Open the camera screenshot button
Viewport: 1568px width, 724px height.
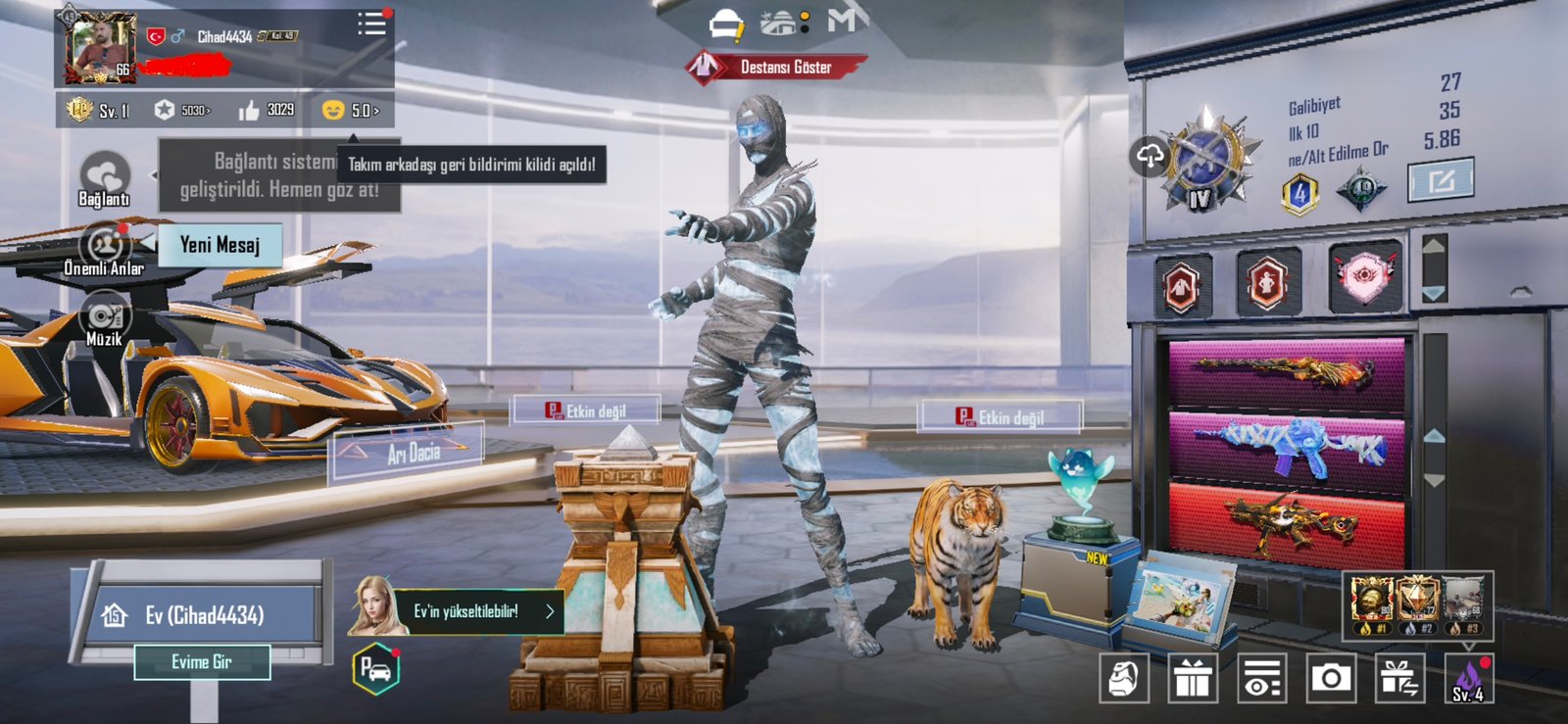[1331, 677]
